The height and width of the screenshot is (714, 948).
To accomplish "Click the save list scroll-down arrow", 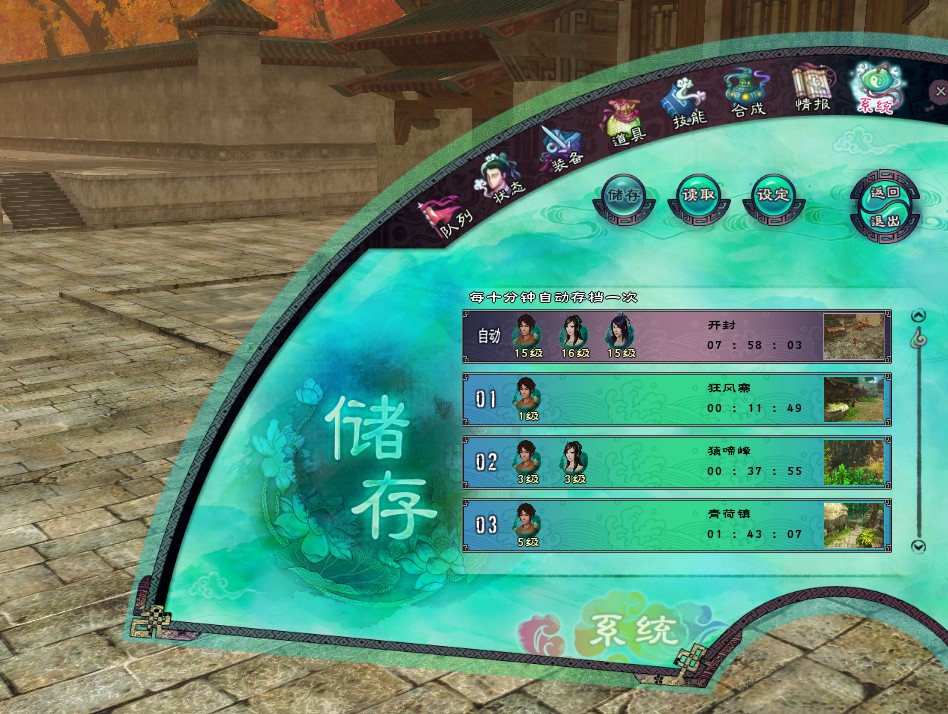I will click(x=919, y=546).
